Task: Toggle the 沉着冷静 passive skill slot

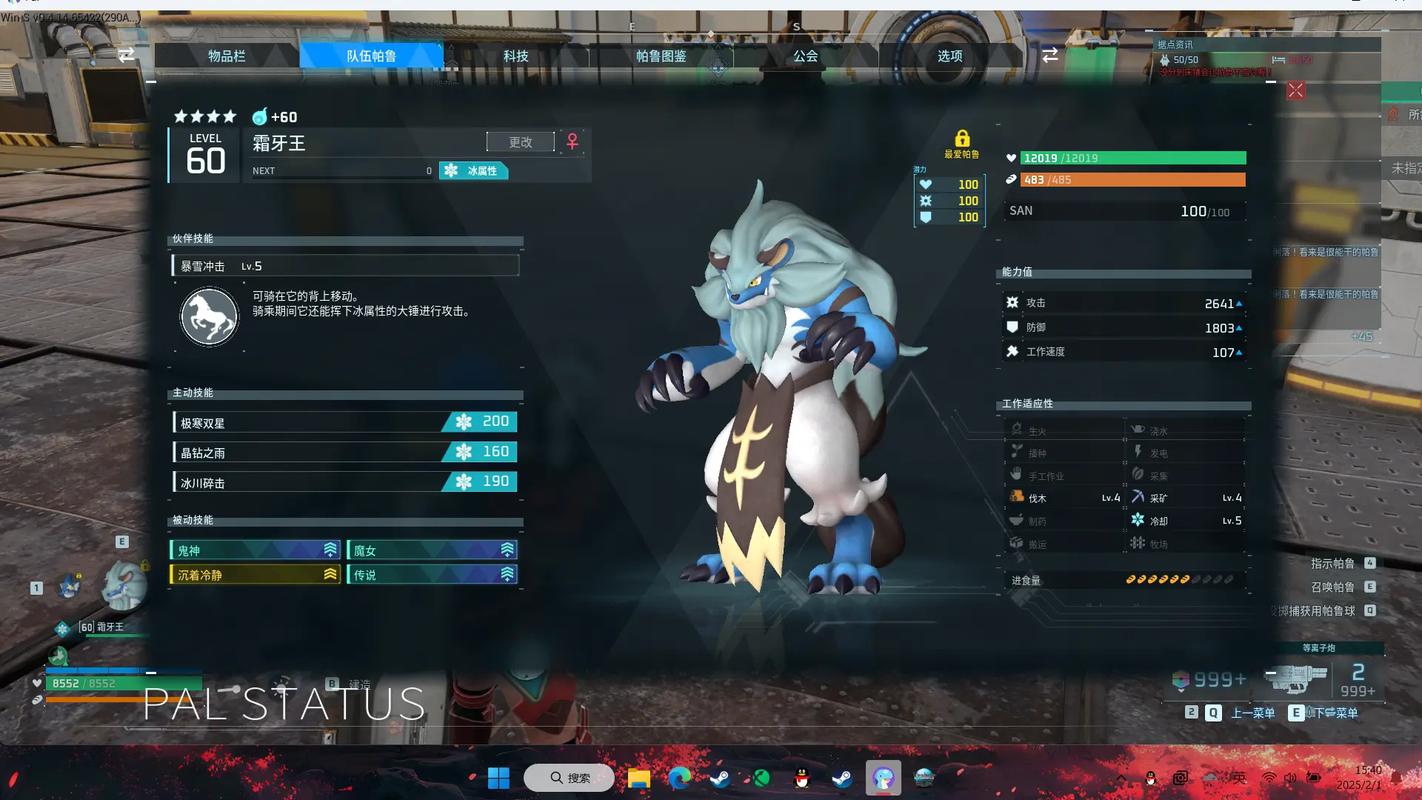Action: click(255, 574)
